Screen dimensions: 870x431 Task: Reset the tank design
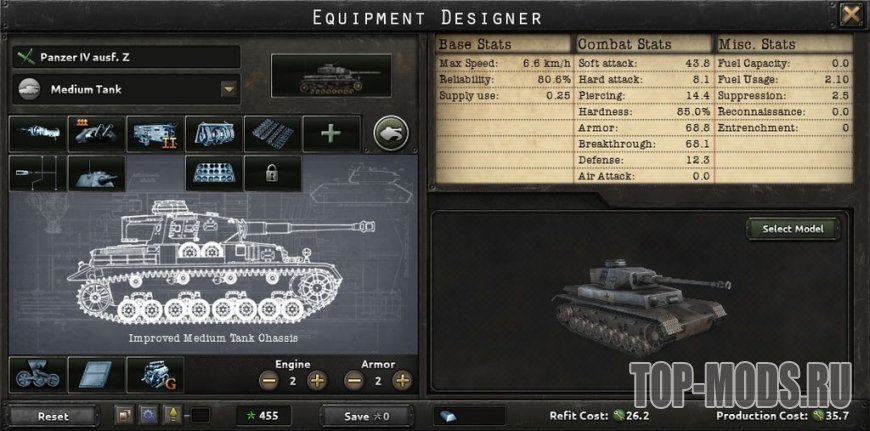point(54,415)
